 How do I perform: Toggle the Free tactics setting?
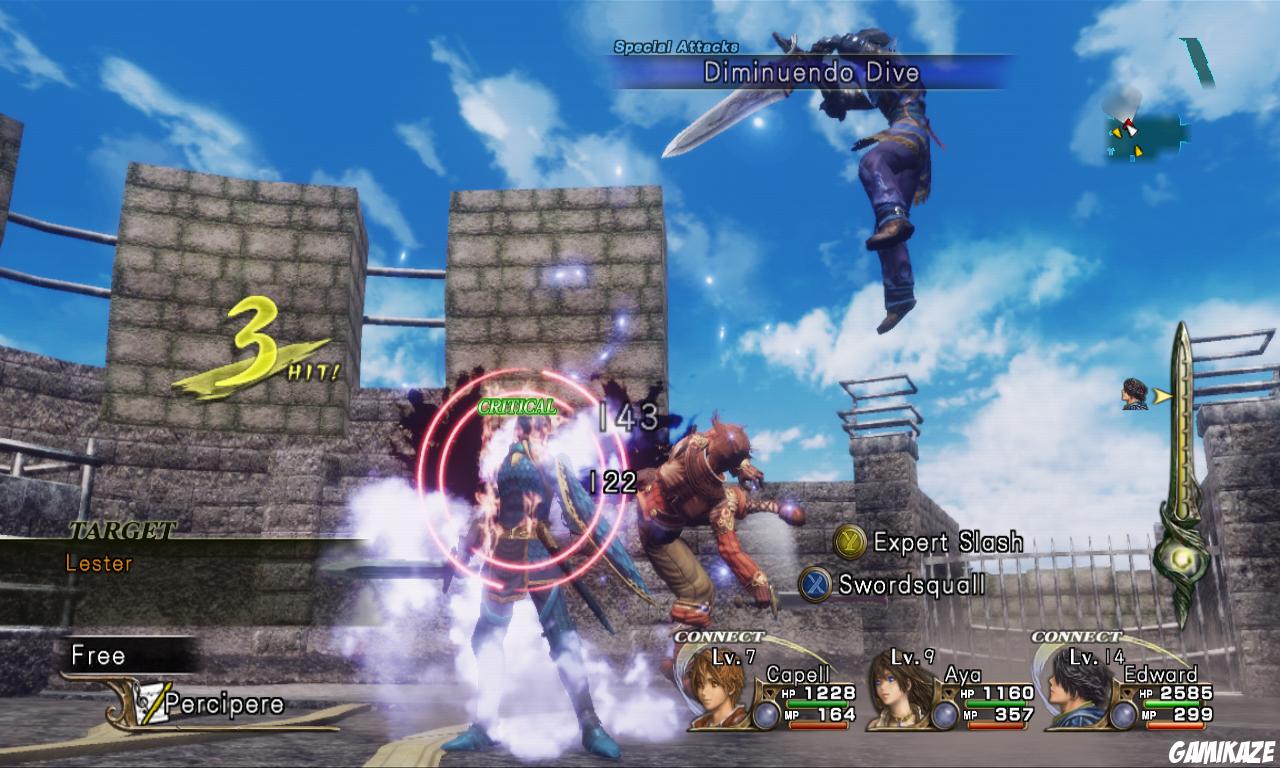pyautogui.click(x=99, y=656)
